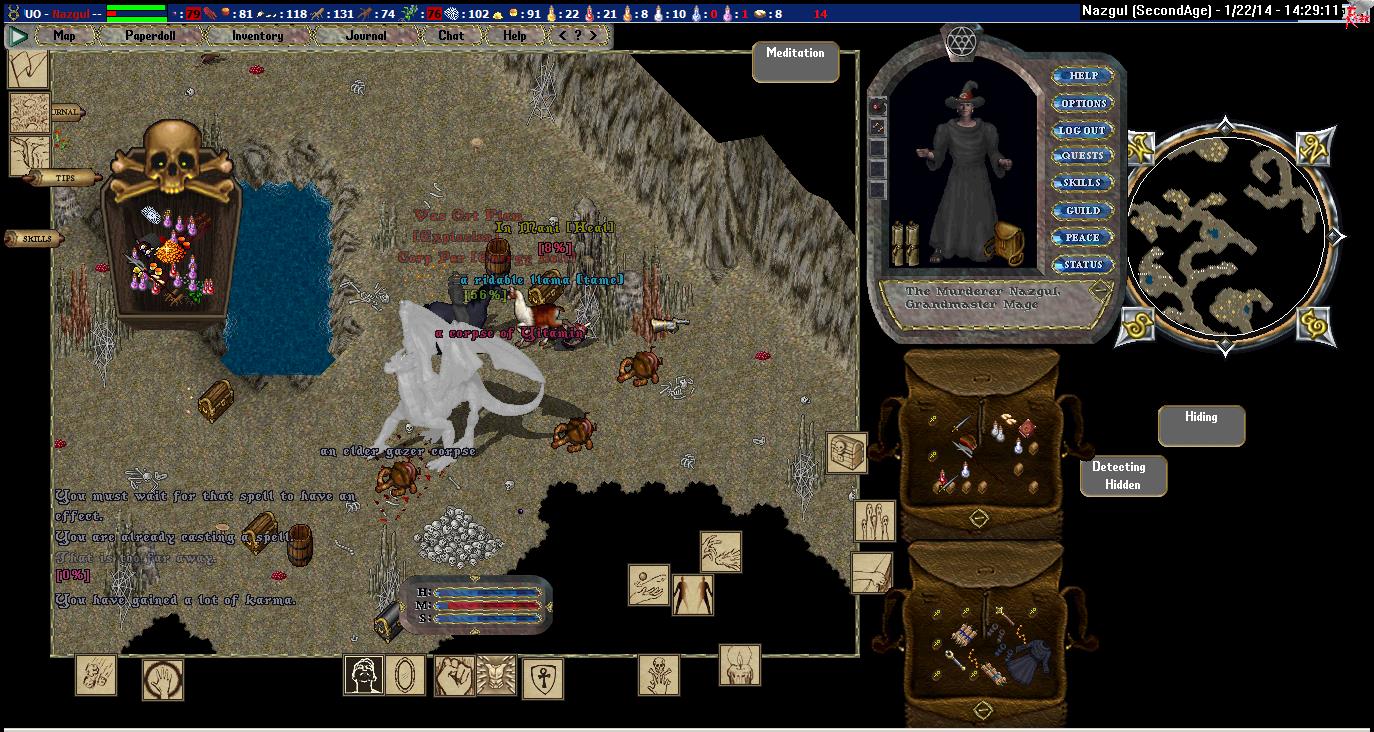The height and width of the screenshot is (732, 1374).
Task: Open the QUESTS button
Action: (x=1083, y=156)
